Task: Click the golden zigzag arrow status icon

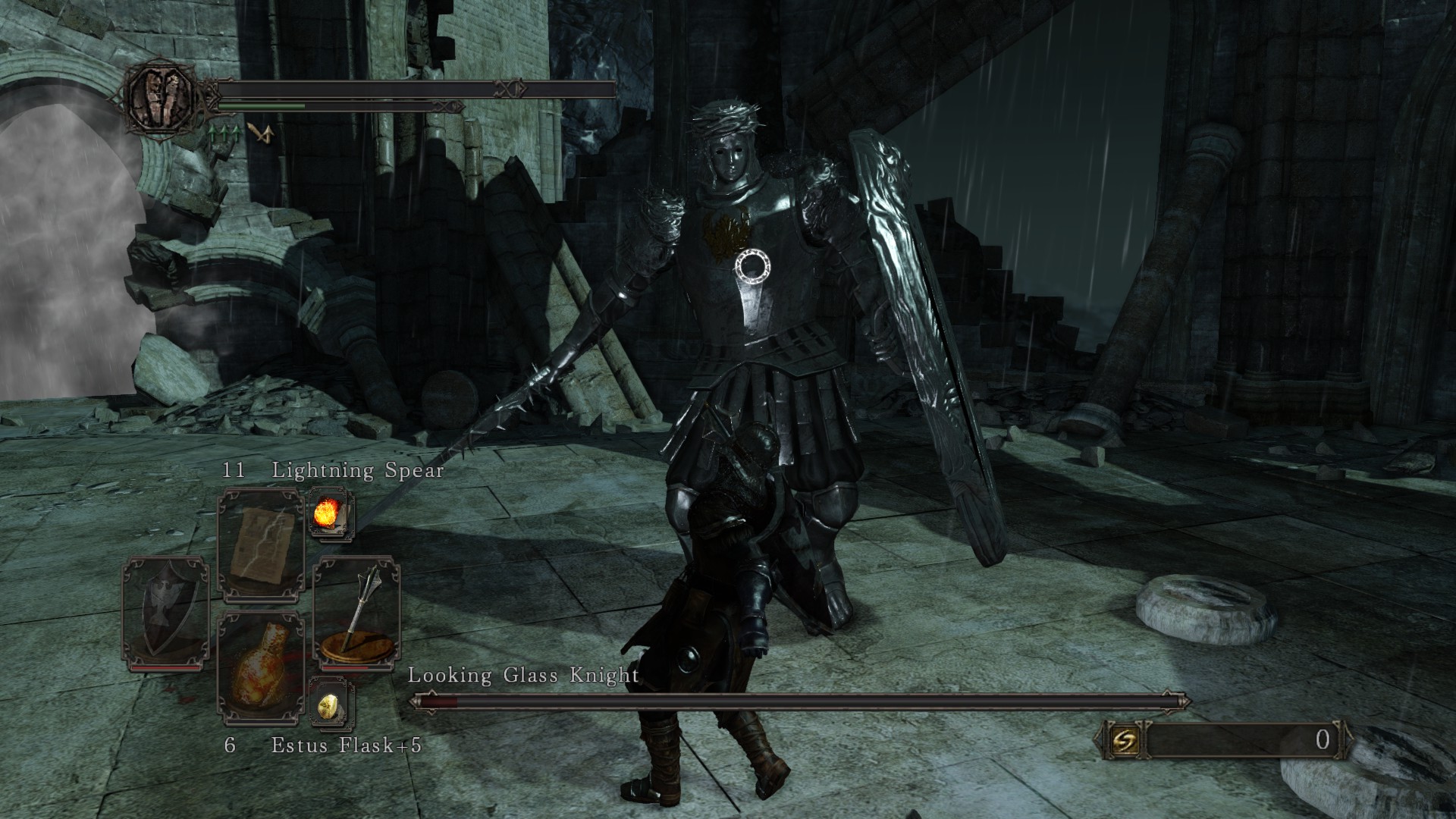Action: (260, 133)
